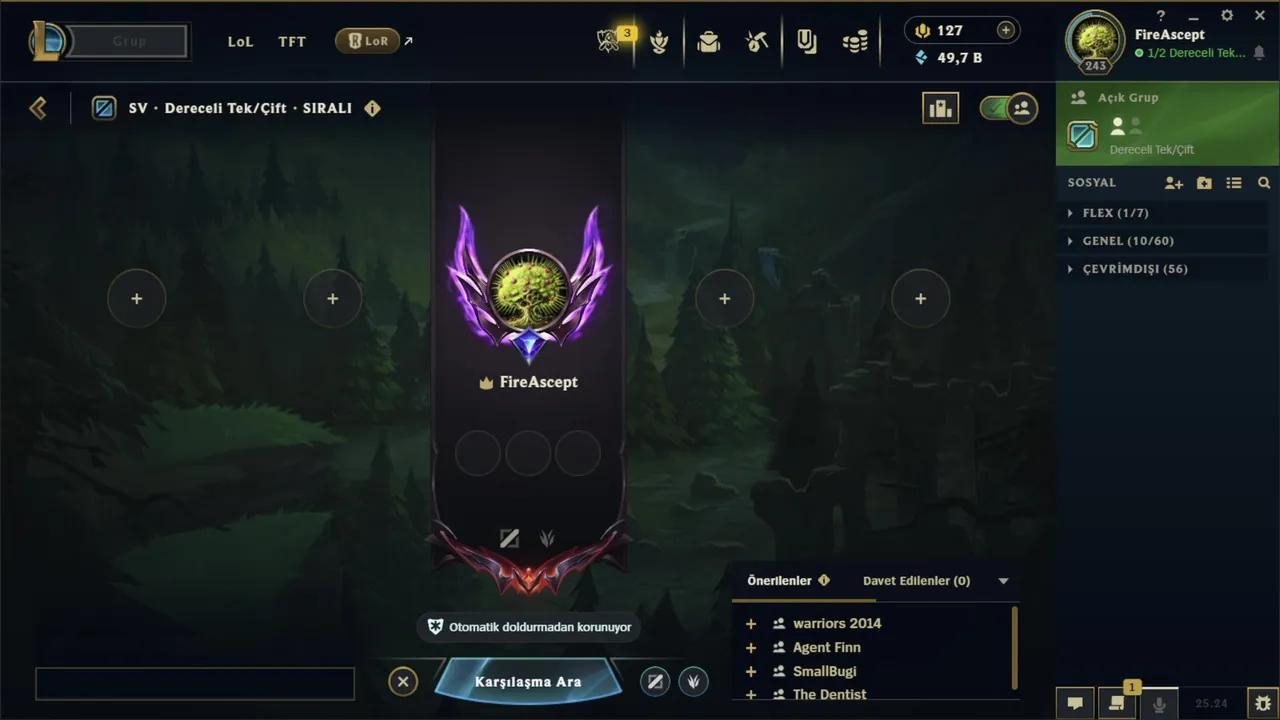Select the Önerilenler tab
This screenshot has height=720, width=1280.
780,580
